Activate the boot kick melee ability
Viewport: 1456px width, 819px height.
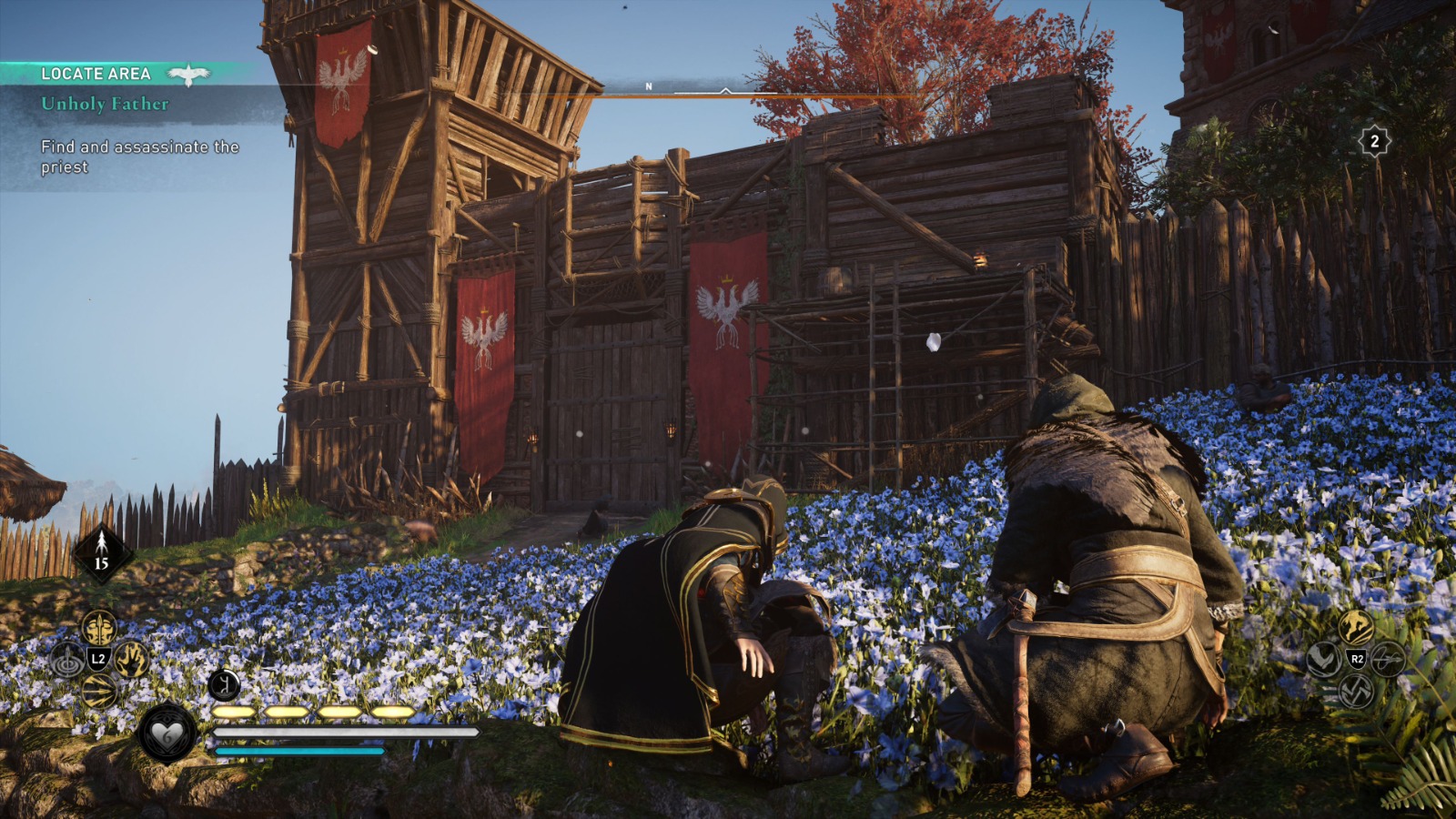pyautogui.click(x=1323, y=659)
